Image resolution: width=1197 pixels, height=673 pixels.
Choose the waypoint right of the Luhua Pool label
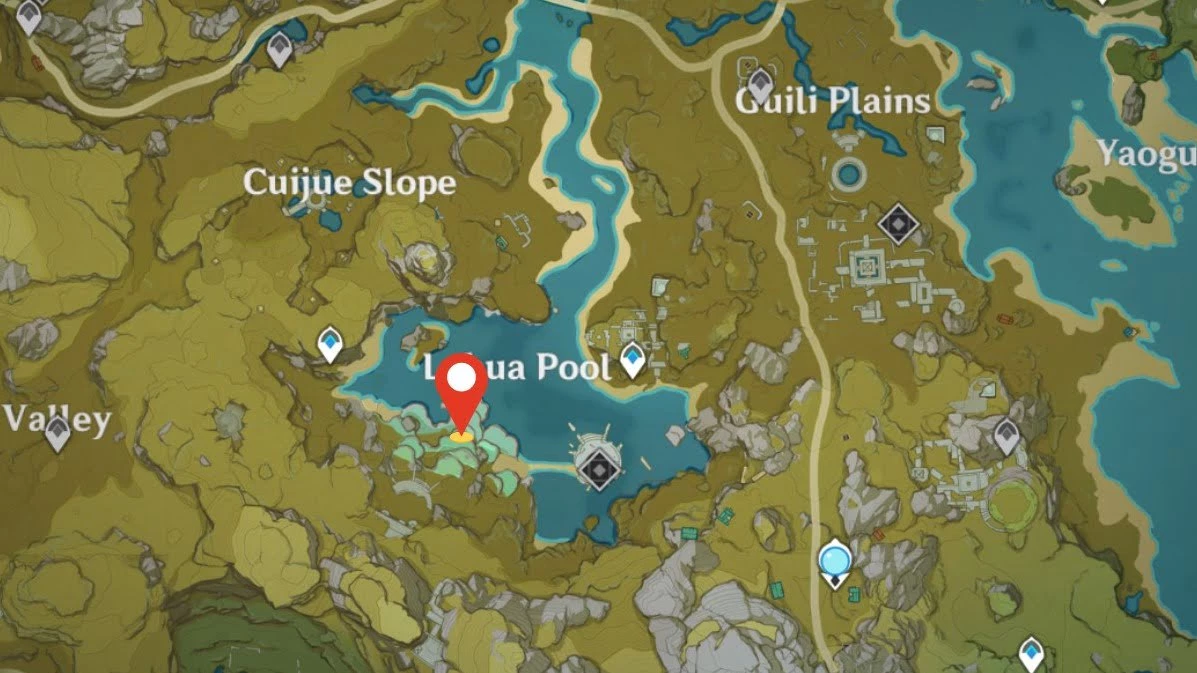pyautogui.click(x=632, y=358)
